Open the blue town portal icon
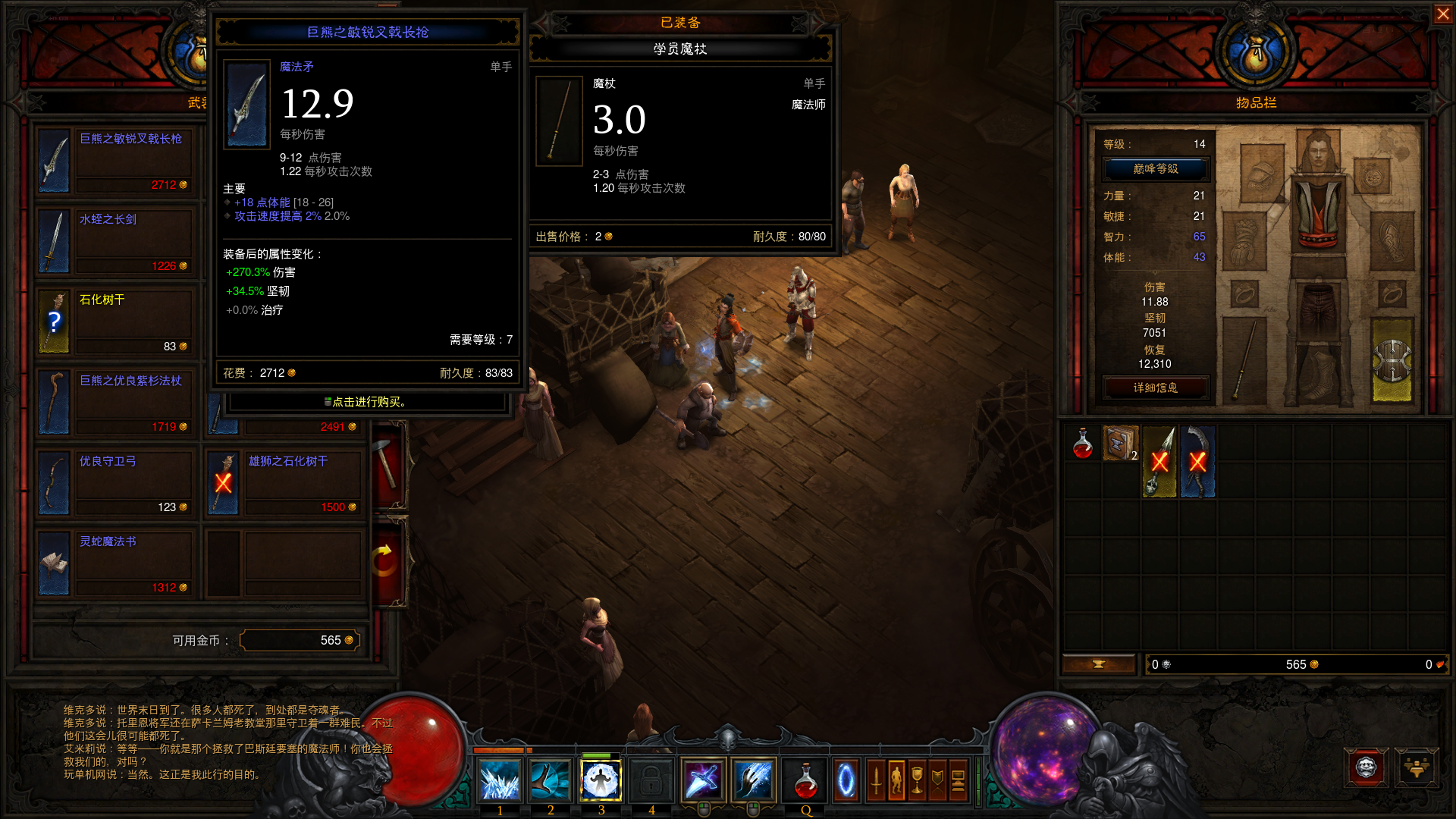Image resolution: width=1456 pixels, height=819 pixels. pyautogui.click(x=846, y=781)
